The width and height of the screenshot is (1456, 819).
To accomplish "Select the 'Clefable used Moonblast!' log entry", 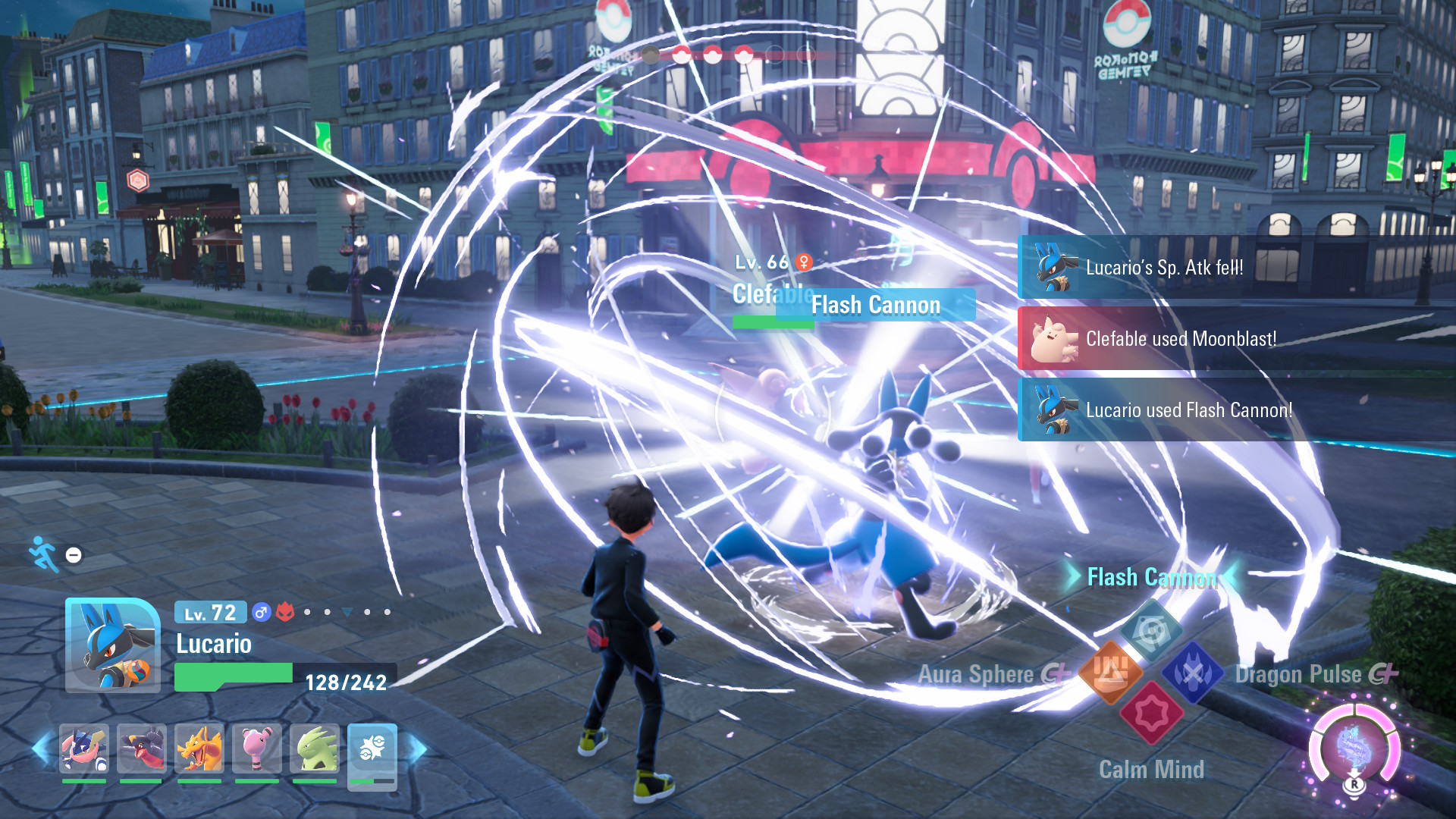I will click(1180, 339).
